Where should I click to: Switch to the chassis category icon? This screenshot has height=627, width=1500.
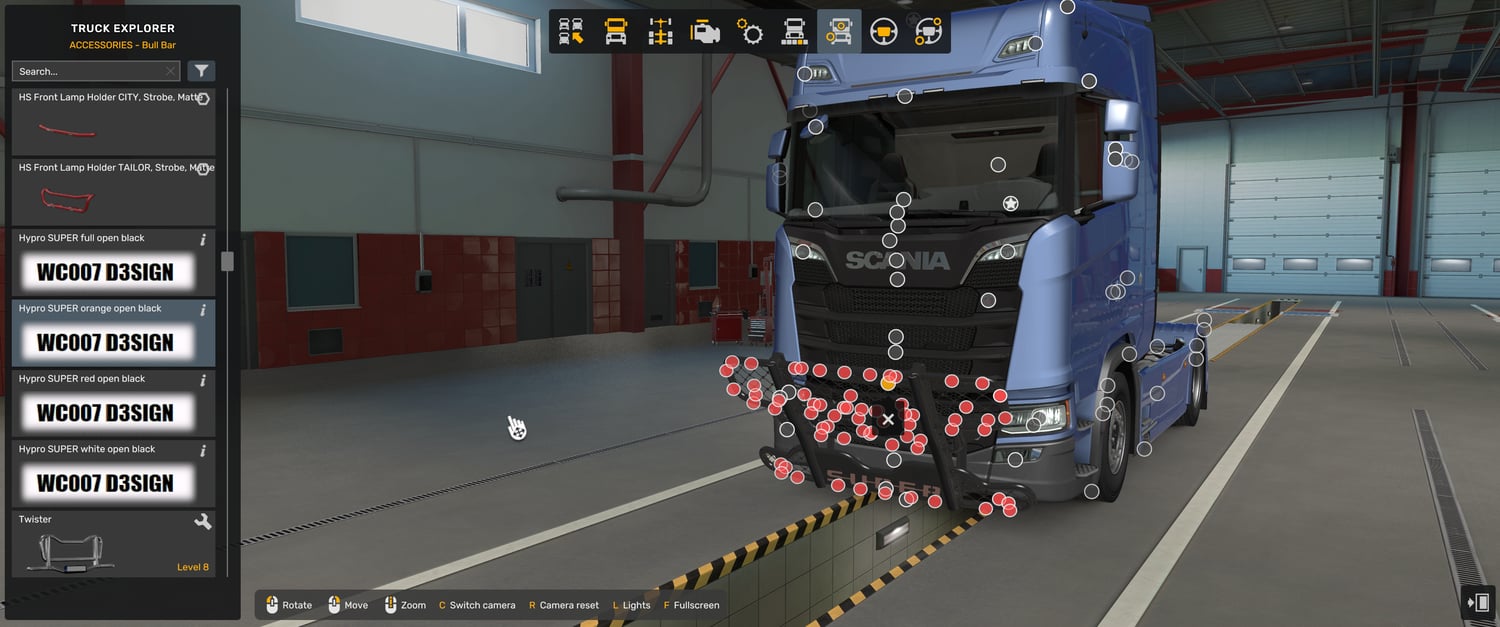tap(661, 32)
